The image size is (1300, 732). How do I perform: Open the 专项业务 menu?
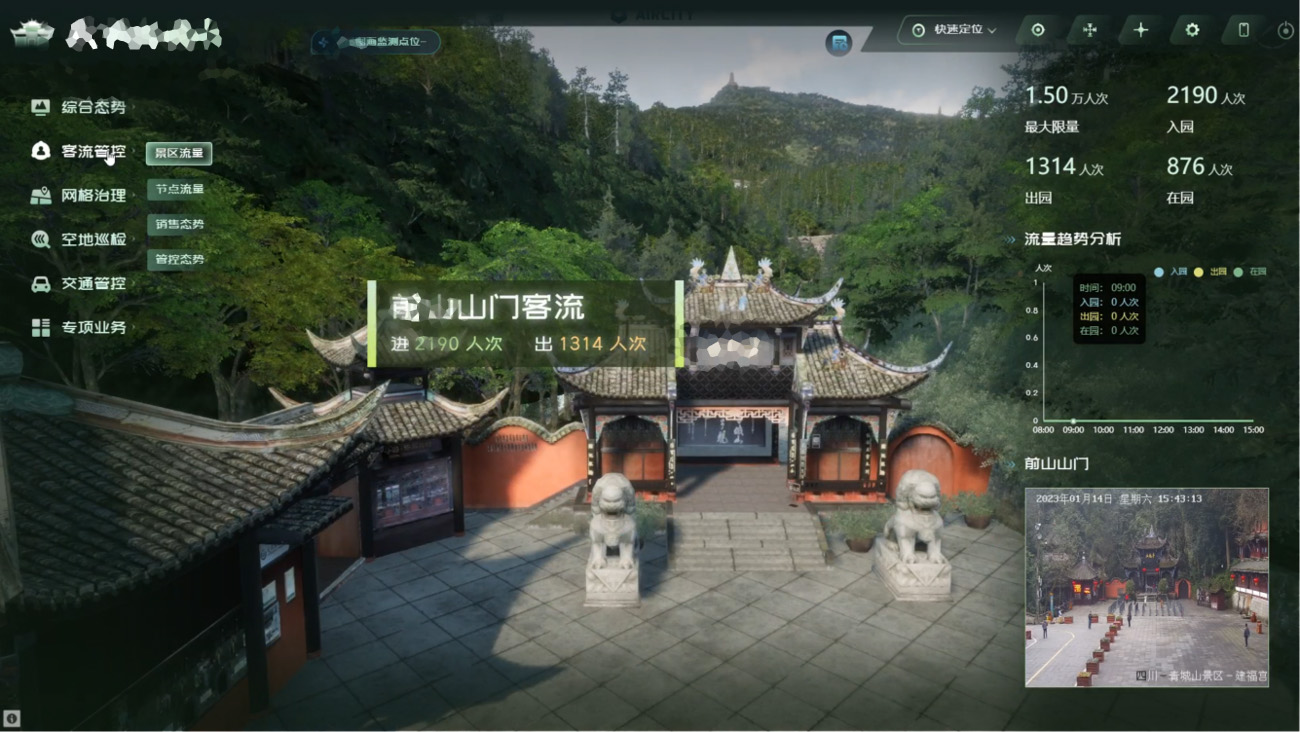tap(93, 327)
